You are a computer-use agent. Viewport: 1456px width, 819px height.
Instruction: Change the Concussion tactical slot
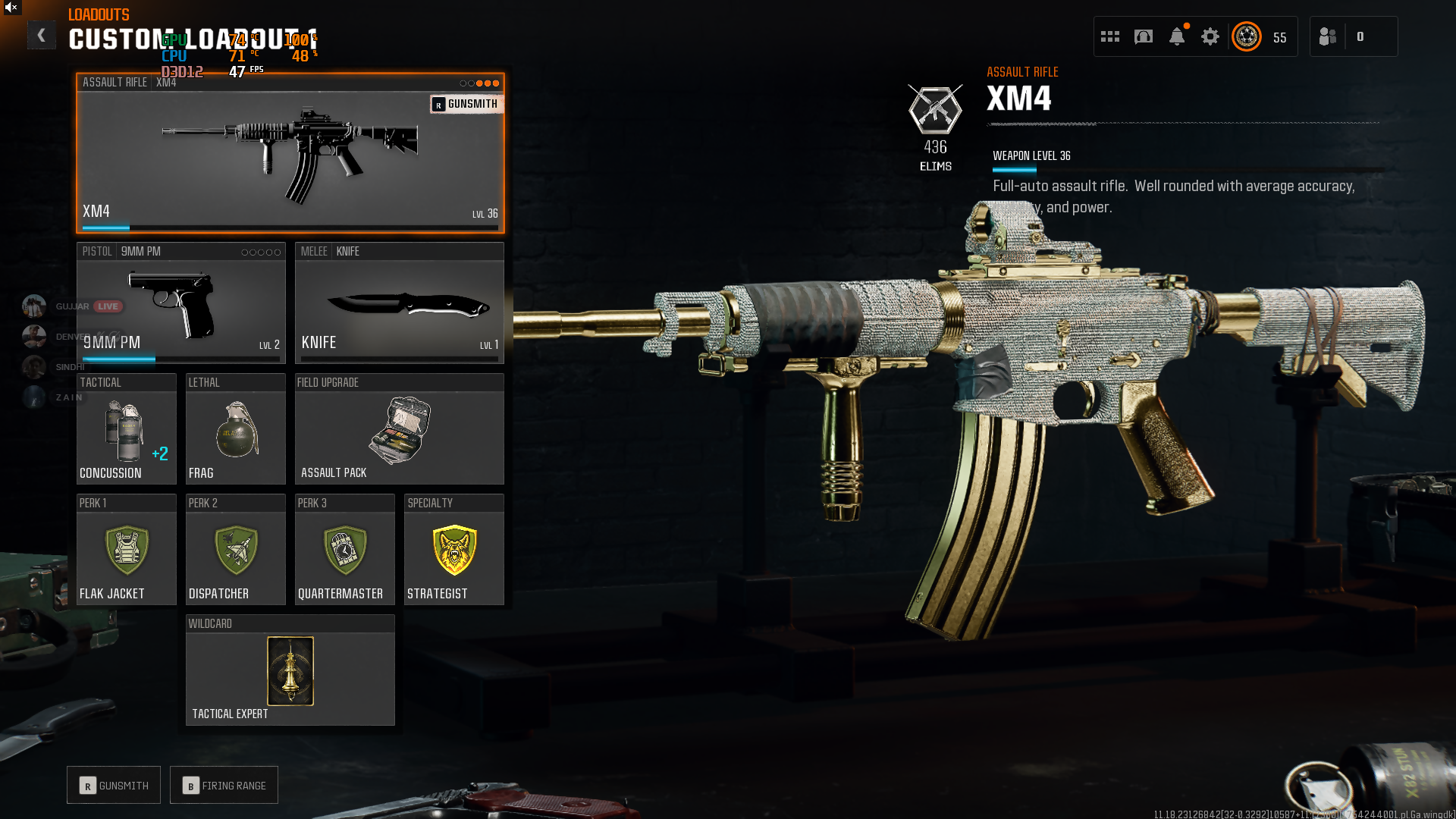click(126, 429)
